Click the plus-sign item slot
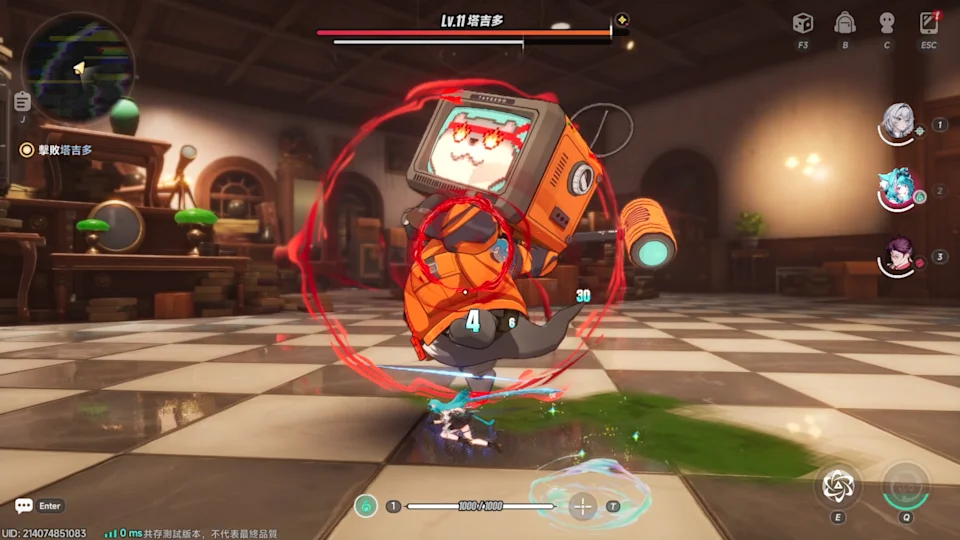Viewport: 960px width, 540px height. [x=583, y=506]
